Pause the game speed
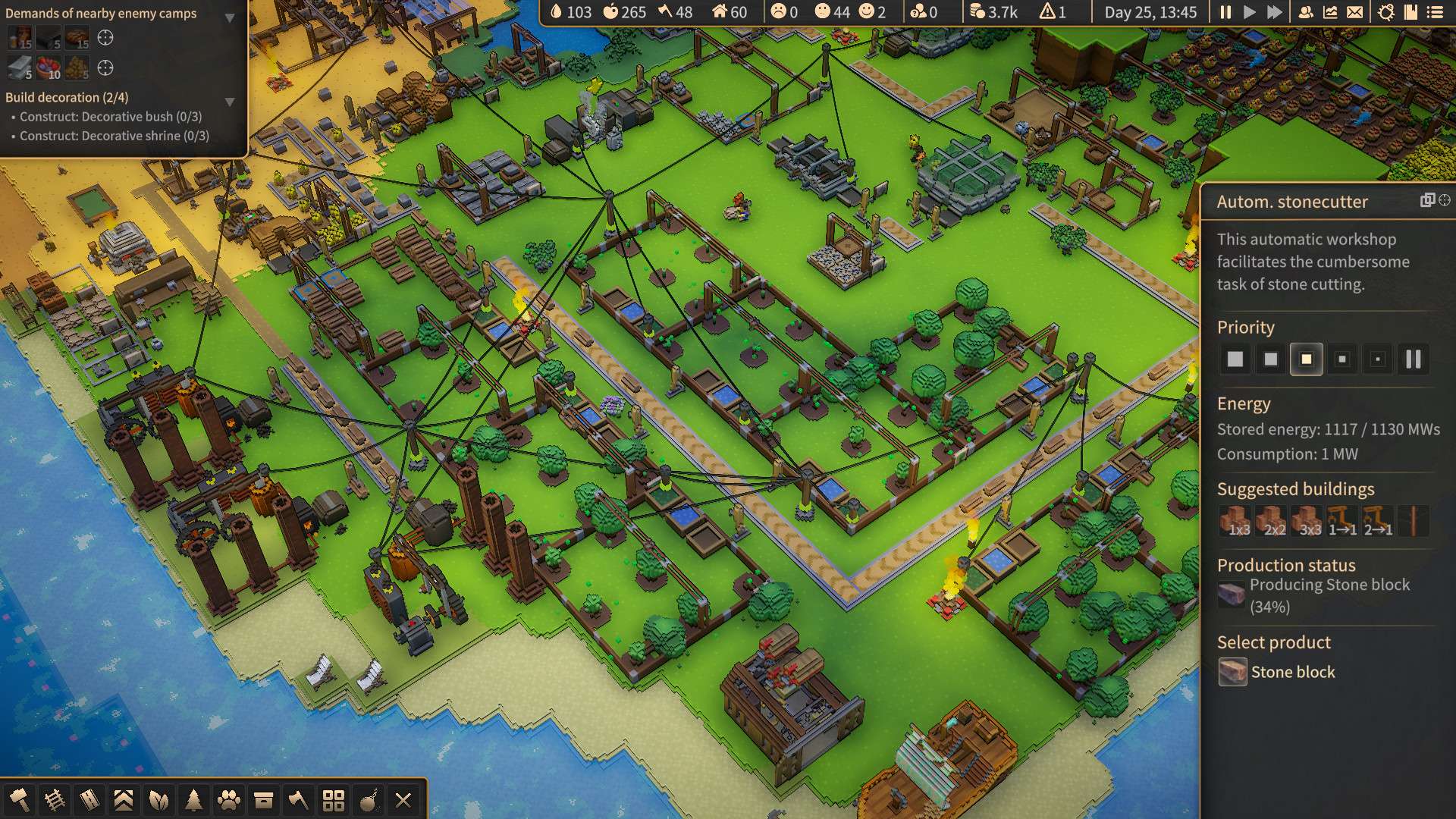This screenshot has width=1456, height=819. click(x=1225, y=12)
